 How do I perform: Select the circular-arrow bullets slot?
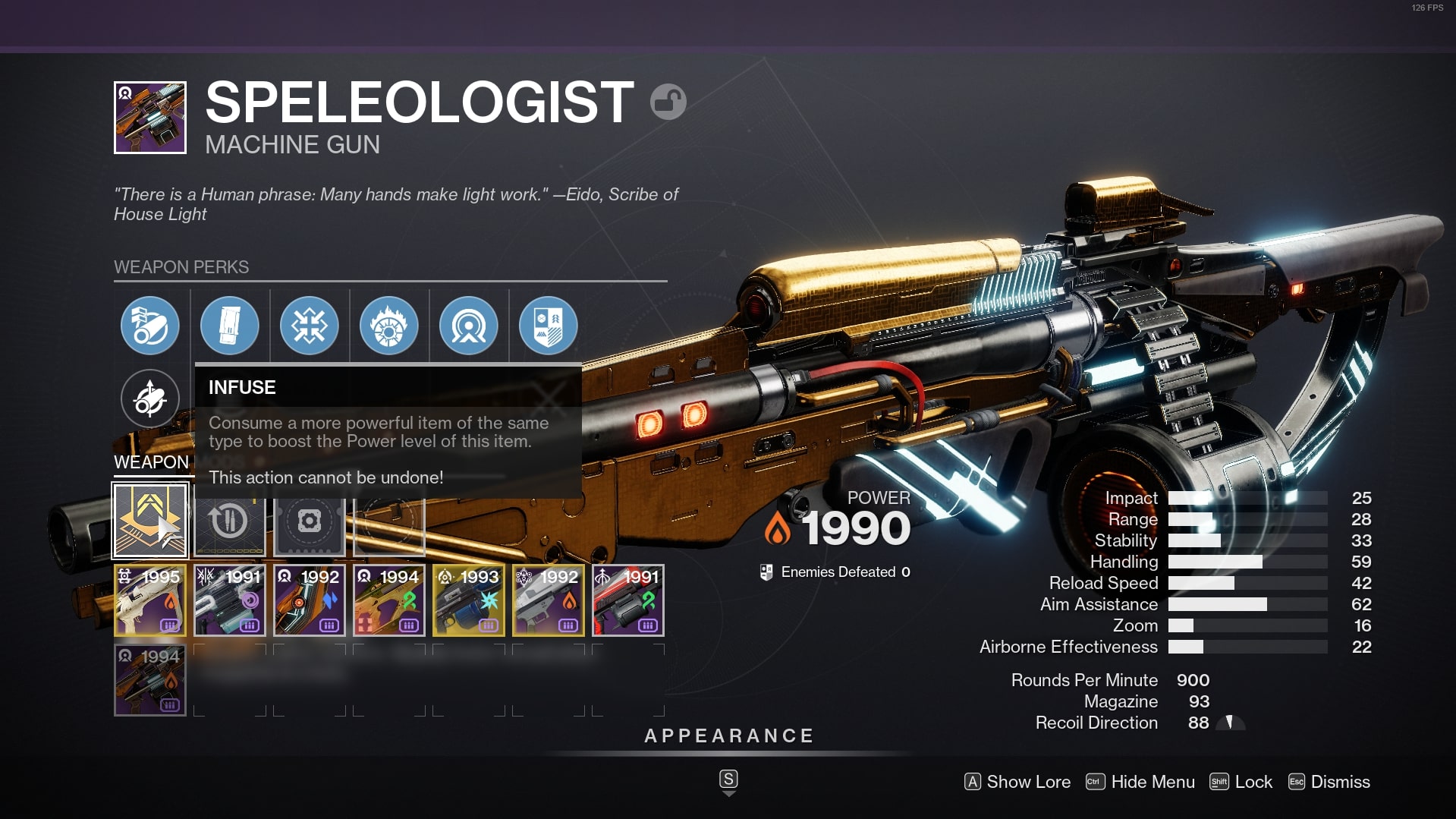pyautogui.click(x=229, y=521)
